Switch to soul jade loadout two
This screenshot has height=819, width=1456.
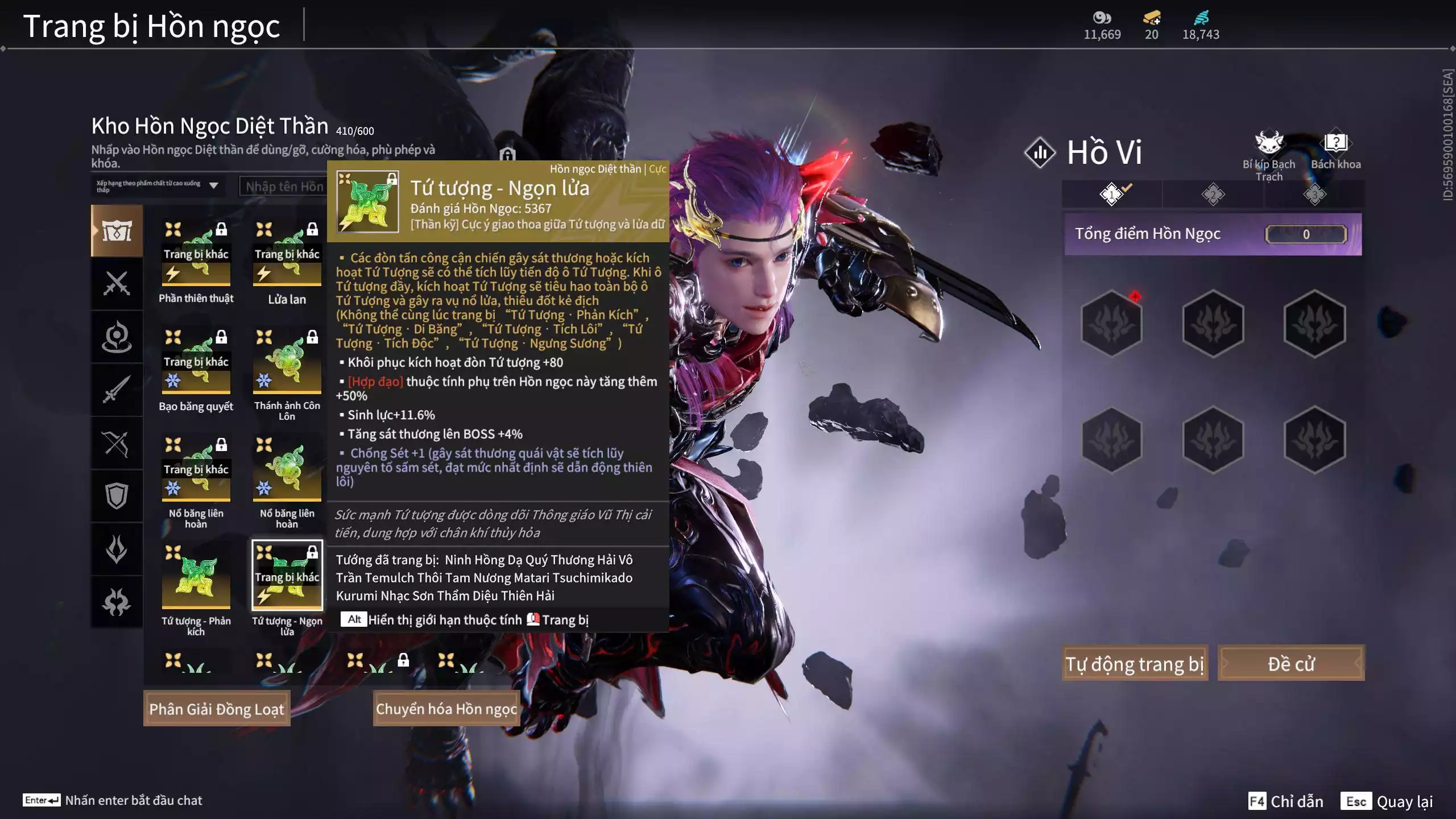1213,195
